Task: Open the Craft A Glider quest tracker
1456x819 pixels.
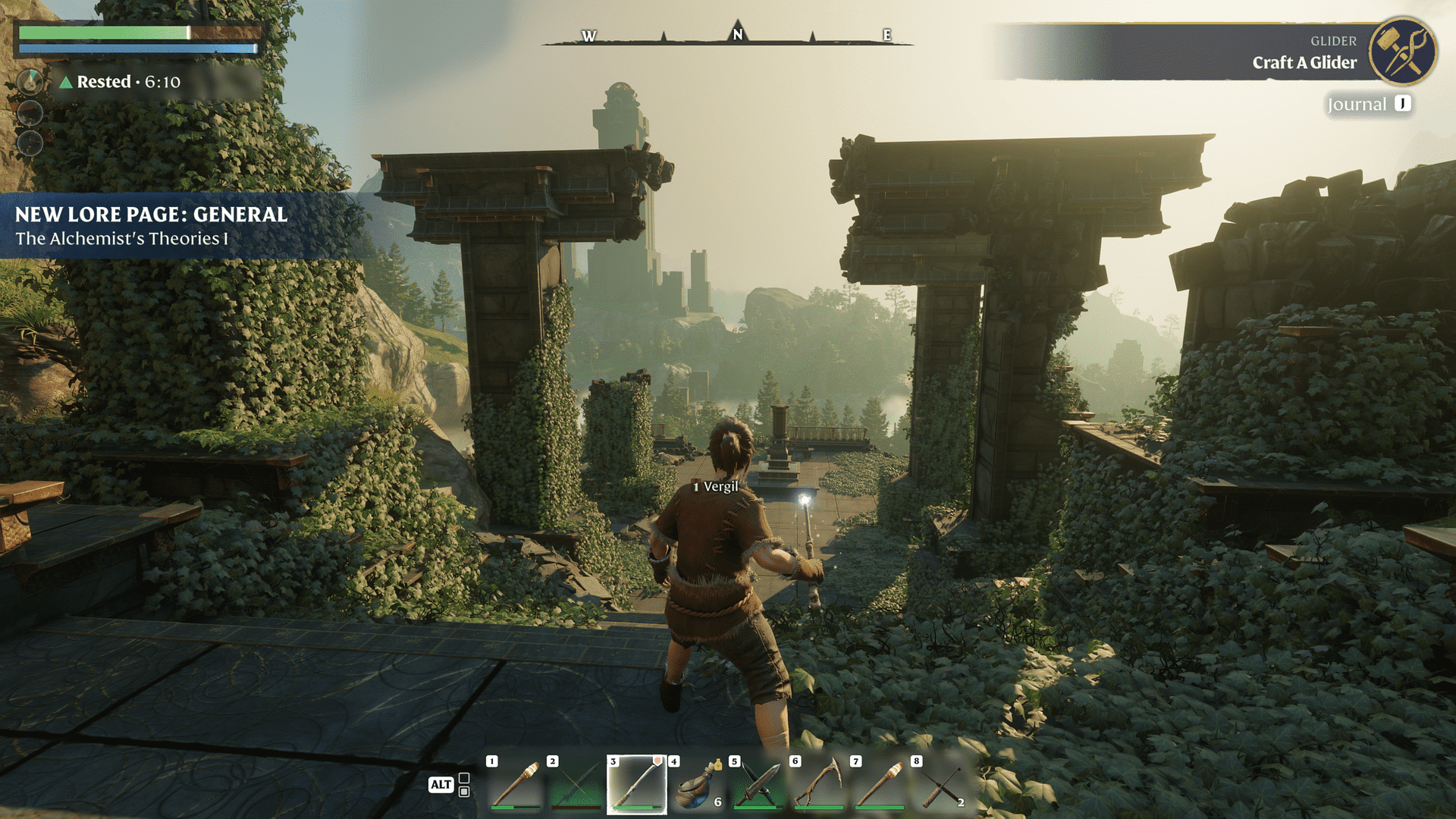Action: click(x=1304, y=62)
